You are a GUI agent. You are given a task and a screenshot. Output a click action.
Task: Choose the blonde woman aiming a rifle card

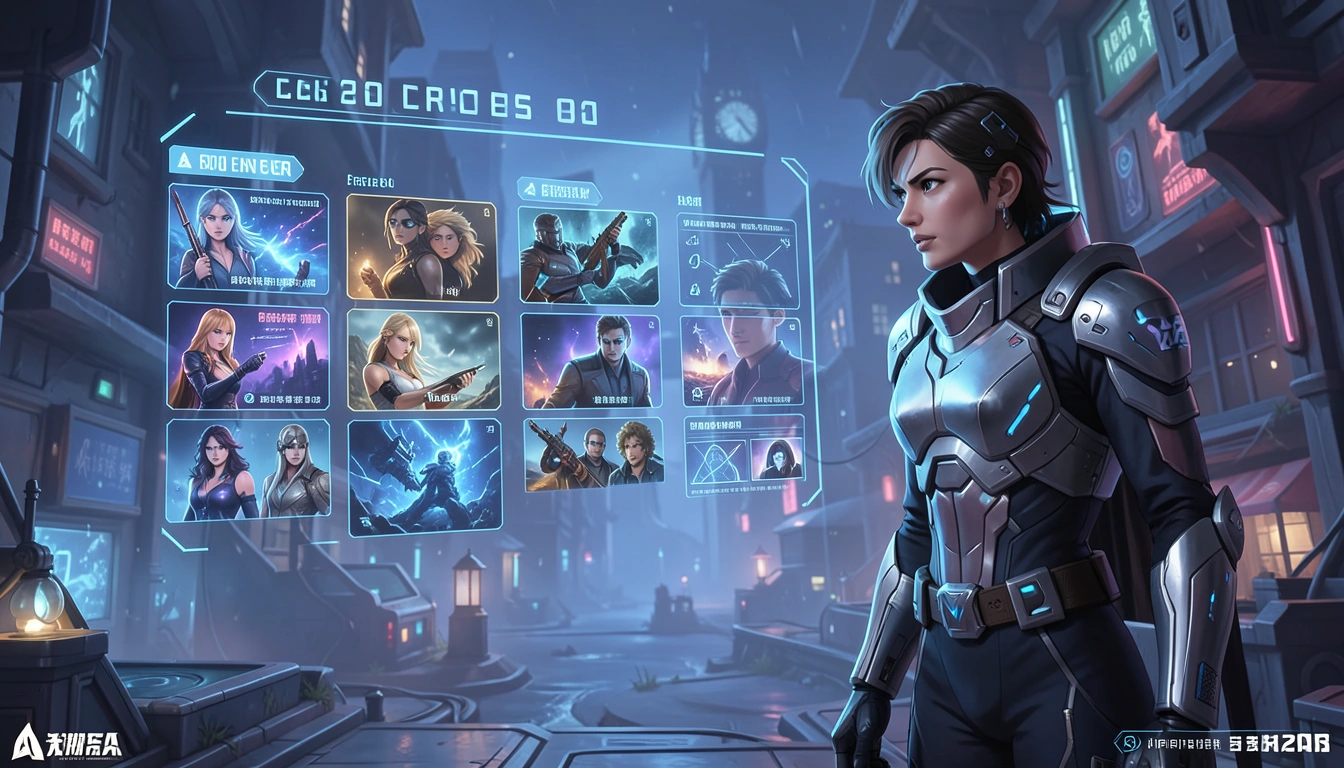(x=423, y=359)
